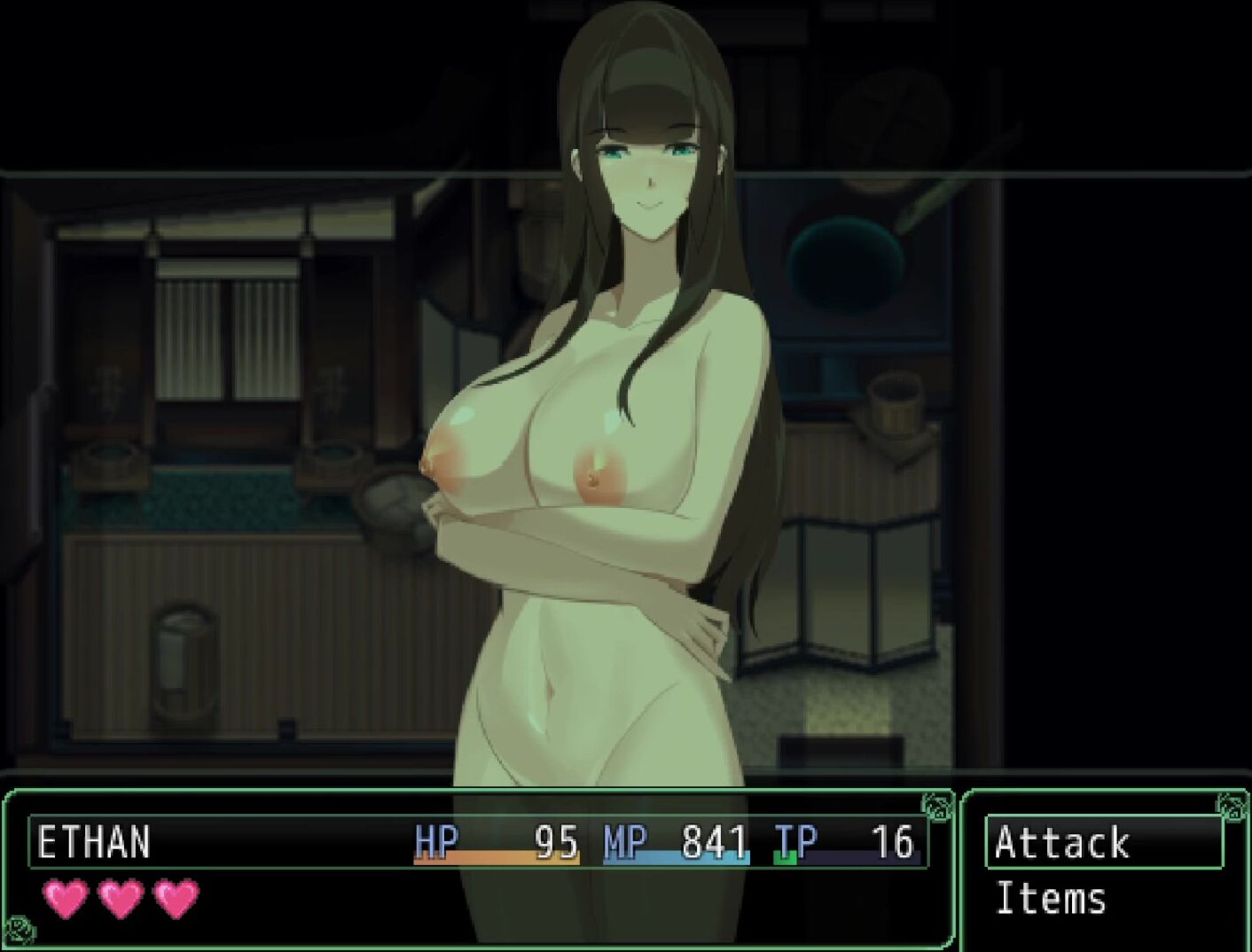This screenshot has width=1252, height=952.
Task: Select ETHAN's party status row
Action: point(479,842)
